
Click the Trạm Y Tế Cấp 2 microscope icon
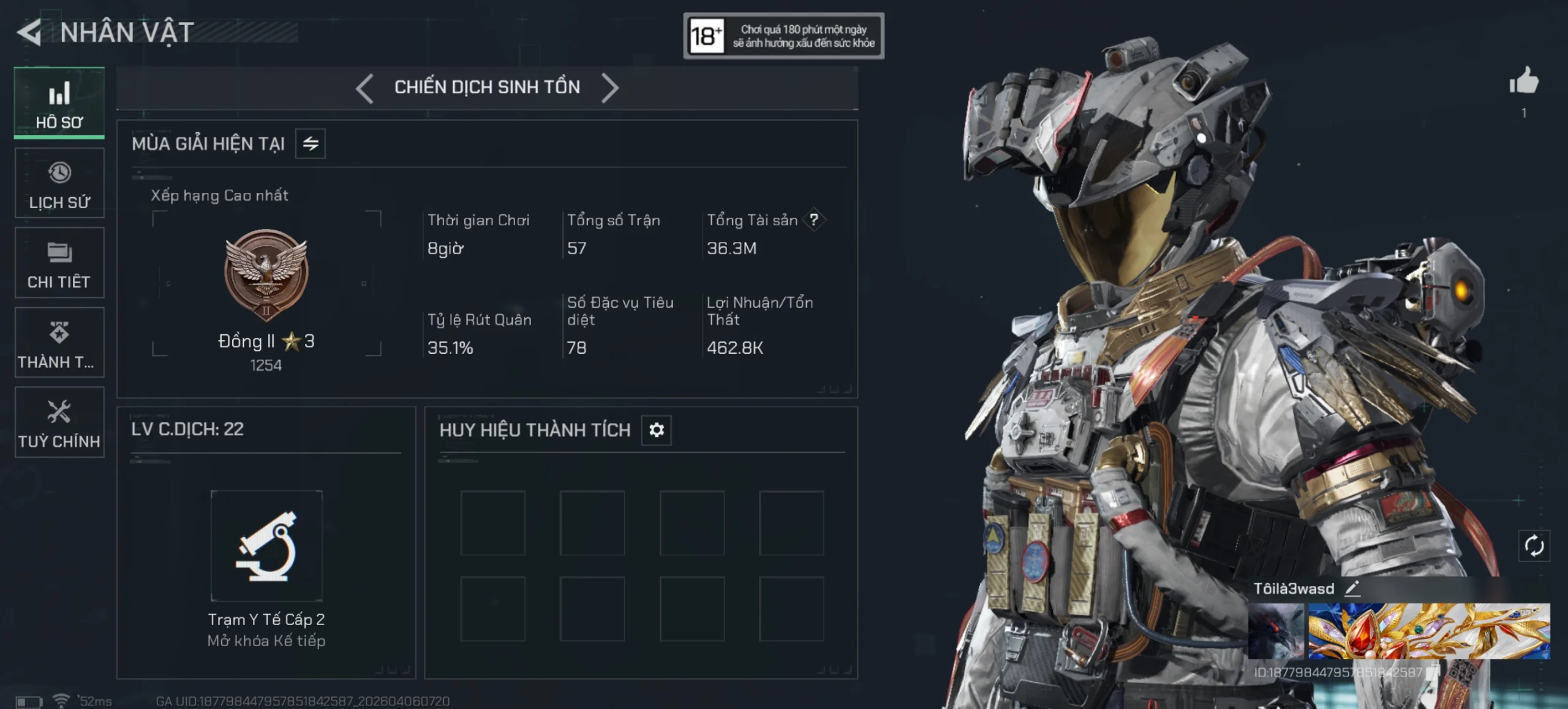click(266, 544)
